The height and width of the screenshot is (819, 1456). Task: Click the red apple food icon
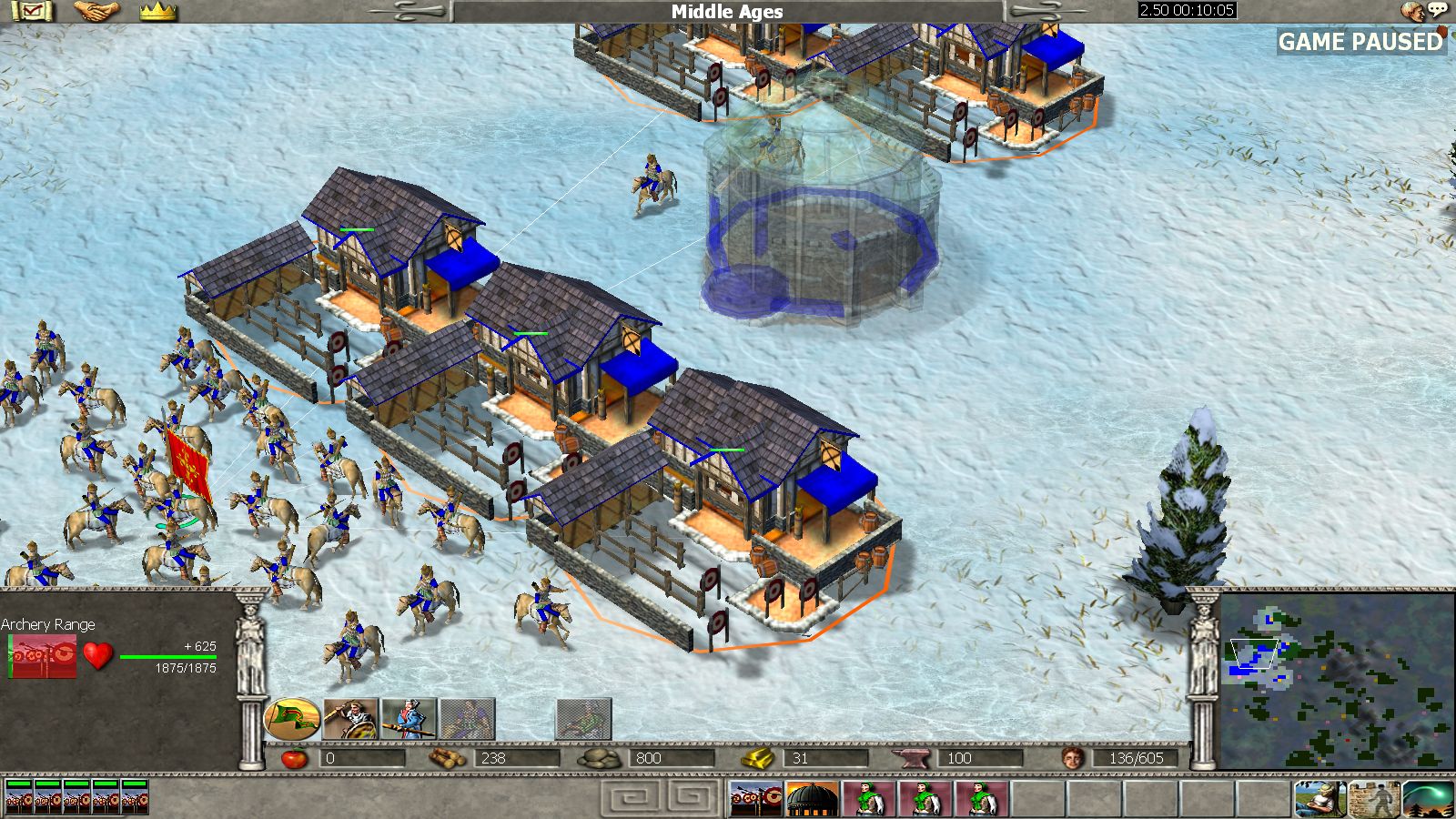pyautogui.click(x=294, y=758)
